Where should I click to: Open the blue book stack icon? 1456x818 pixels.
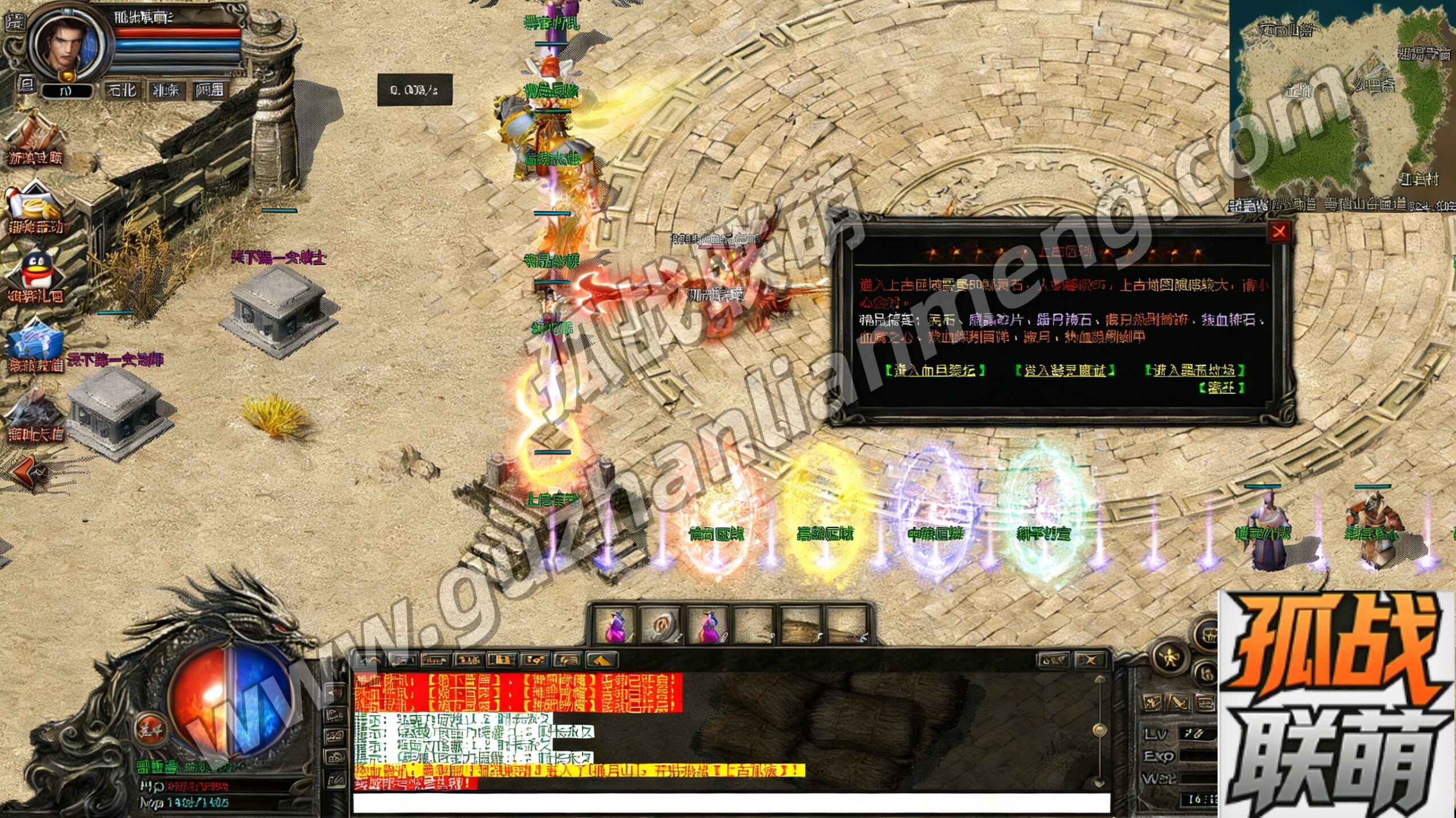[35, 344]
